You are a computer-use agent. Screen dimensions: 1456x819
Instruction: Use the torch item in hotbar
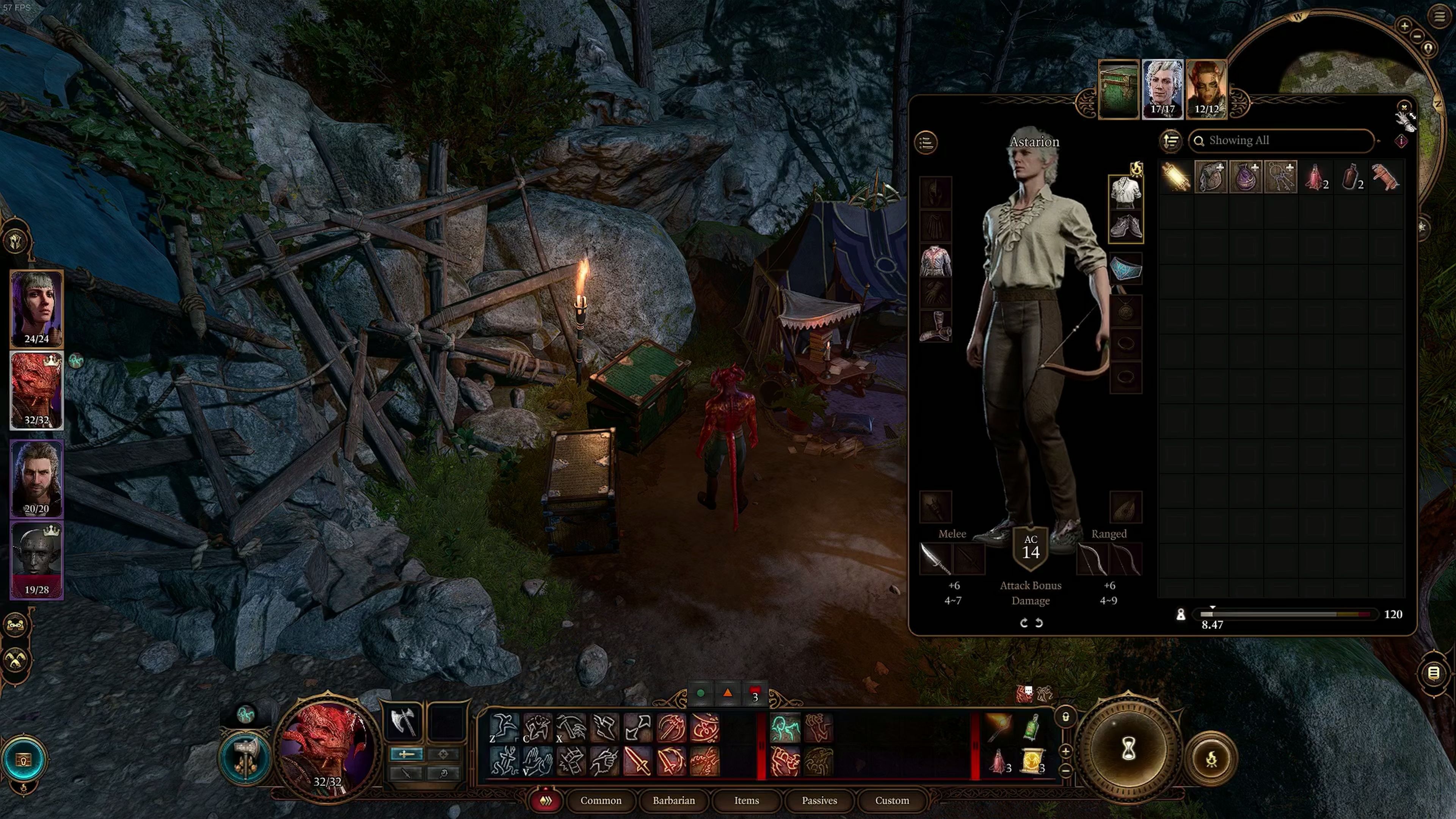tap(998, 727)
